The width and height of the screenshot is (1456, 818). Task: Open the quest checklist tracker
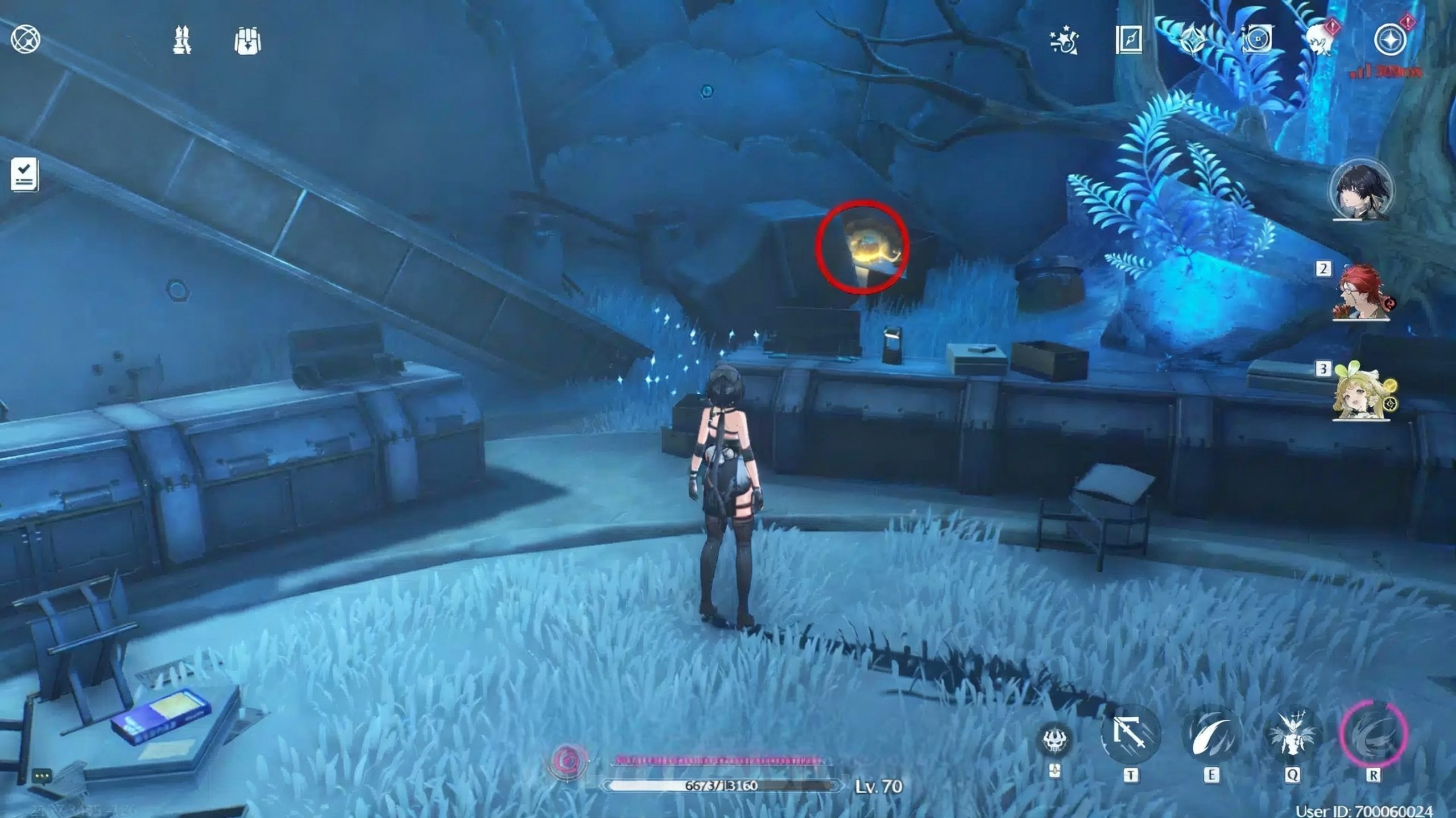pyautogui.click(x=24, y=174)
